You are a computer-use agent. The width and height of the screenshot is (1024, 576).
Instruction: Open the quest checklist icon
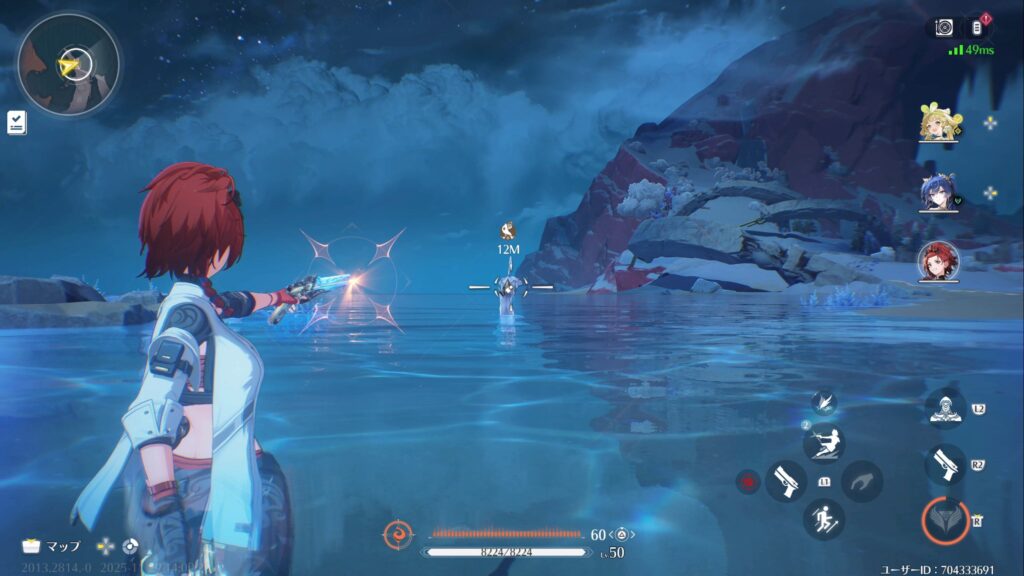[x=17, y=122]
